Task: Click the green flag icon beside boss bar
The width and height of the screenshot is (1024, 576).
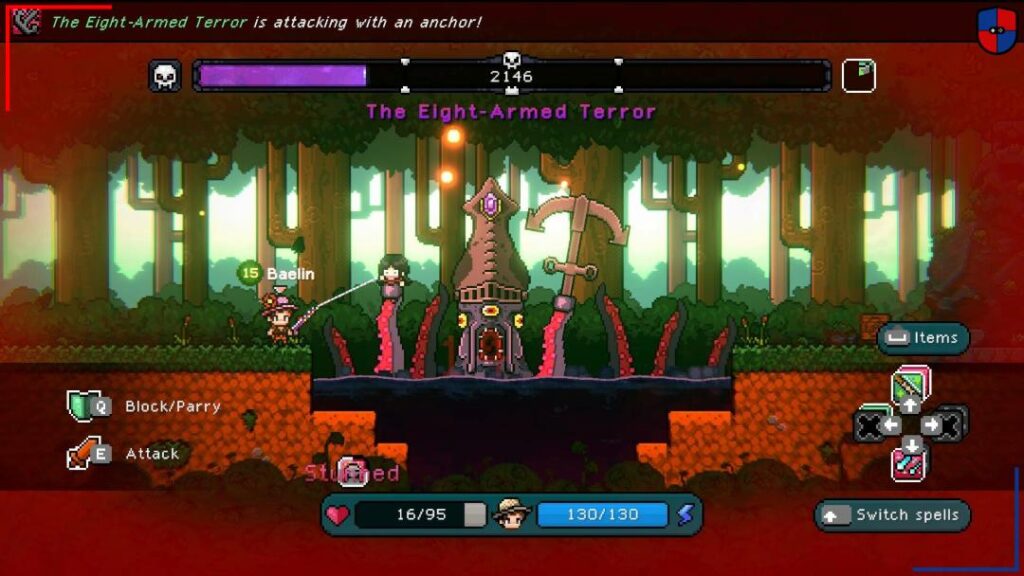Action: tap(858, 76)
